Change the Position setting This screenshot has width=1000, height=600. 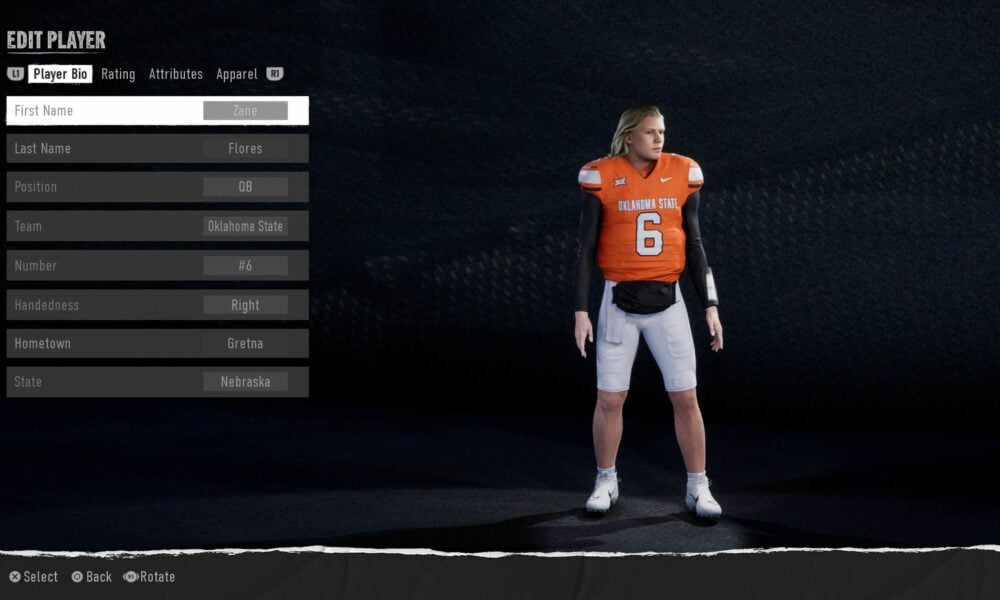click(157, 187)
